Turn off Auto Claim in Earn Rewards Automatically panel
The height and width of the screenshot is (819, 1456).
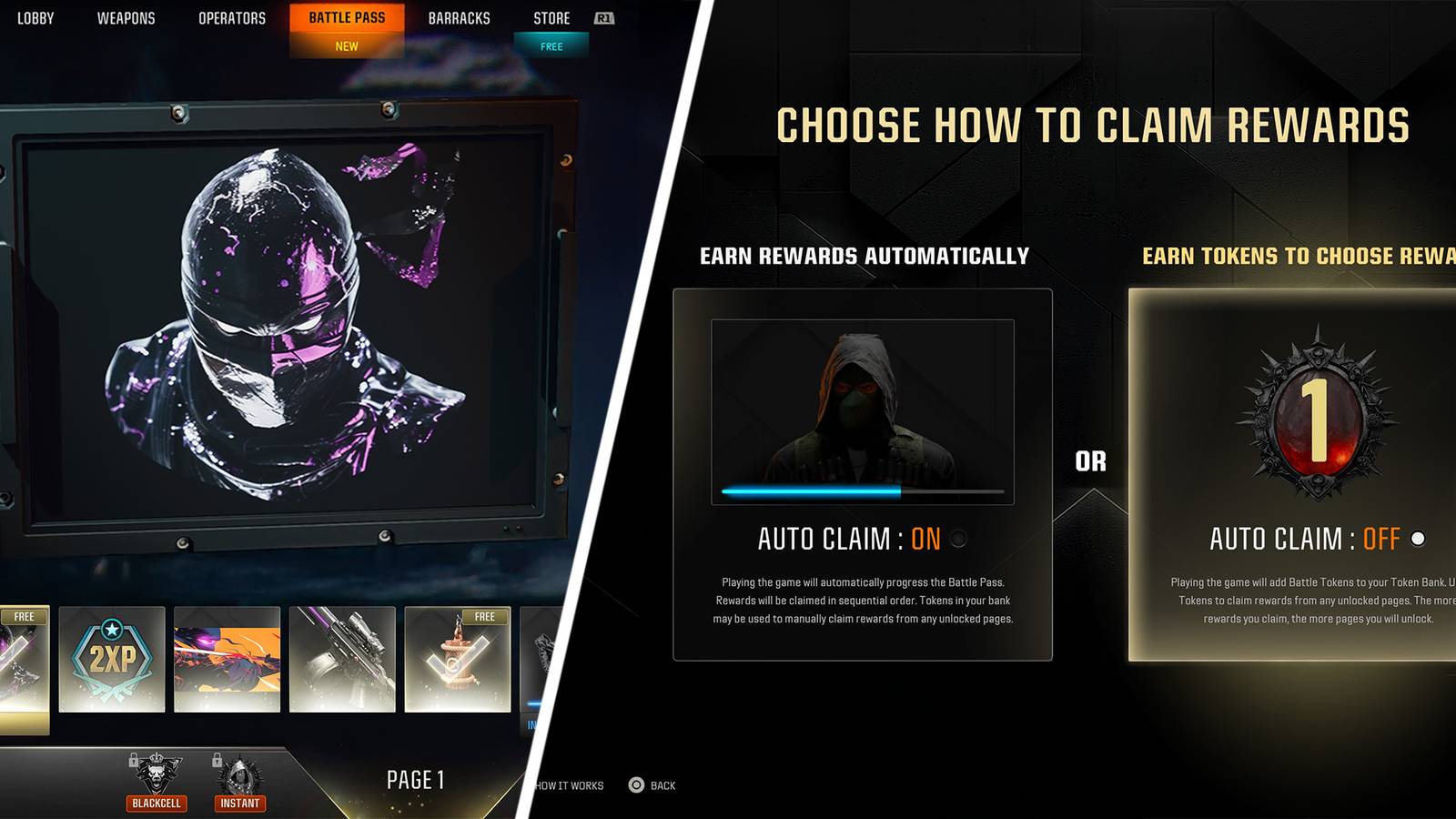(957, 540)
